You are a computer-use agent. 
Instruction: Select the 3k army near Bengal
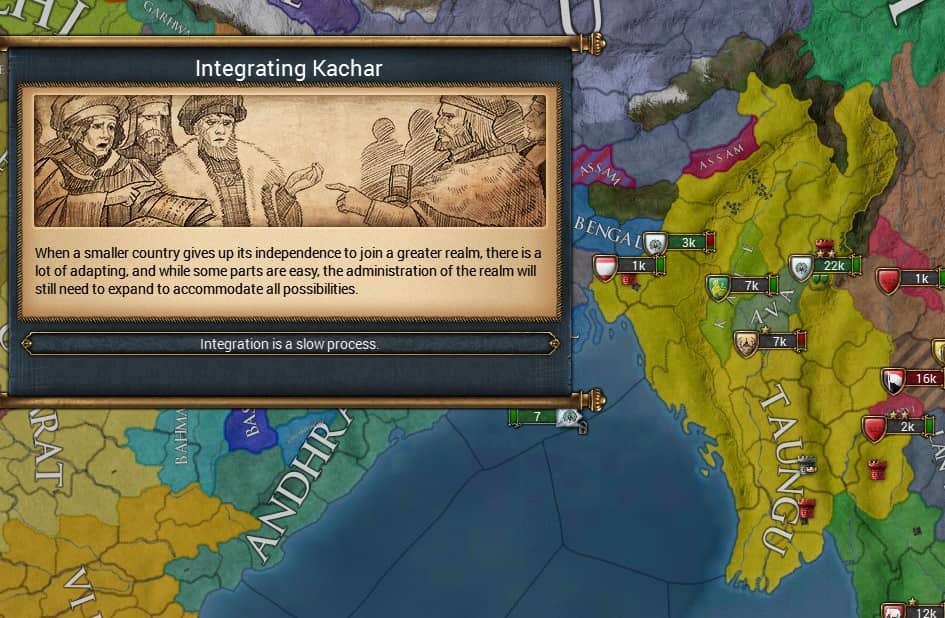pyautogui.click(x=687, y=242)
